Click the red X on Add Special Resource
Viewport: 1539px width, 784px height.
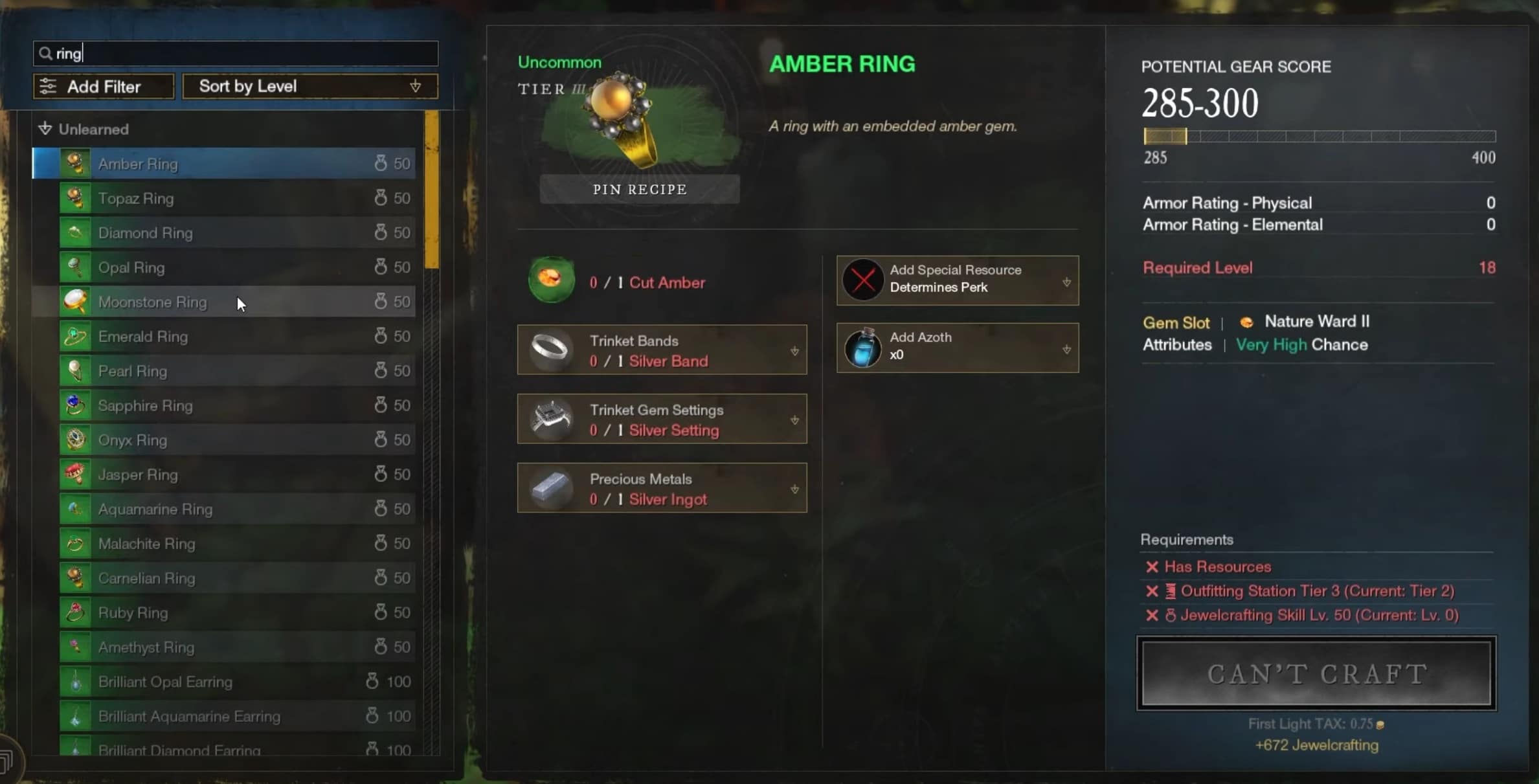[x=862, y=280]
